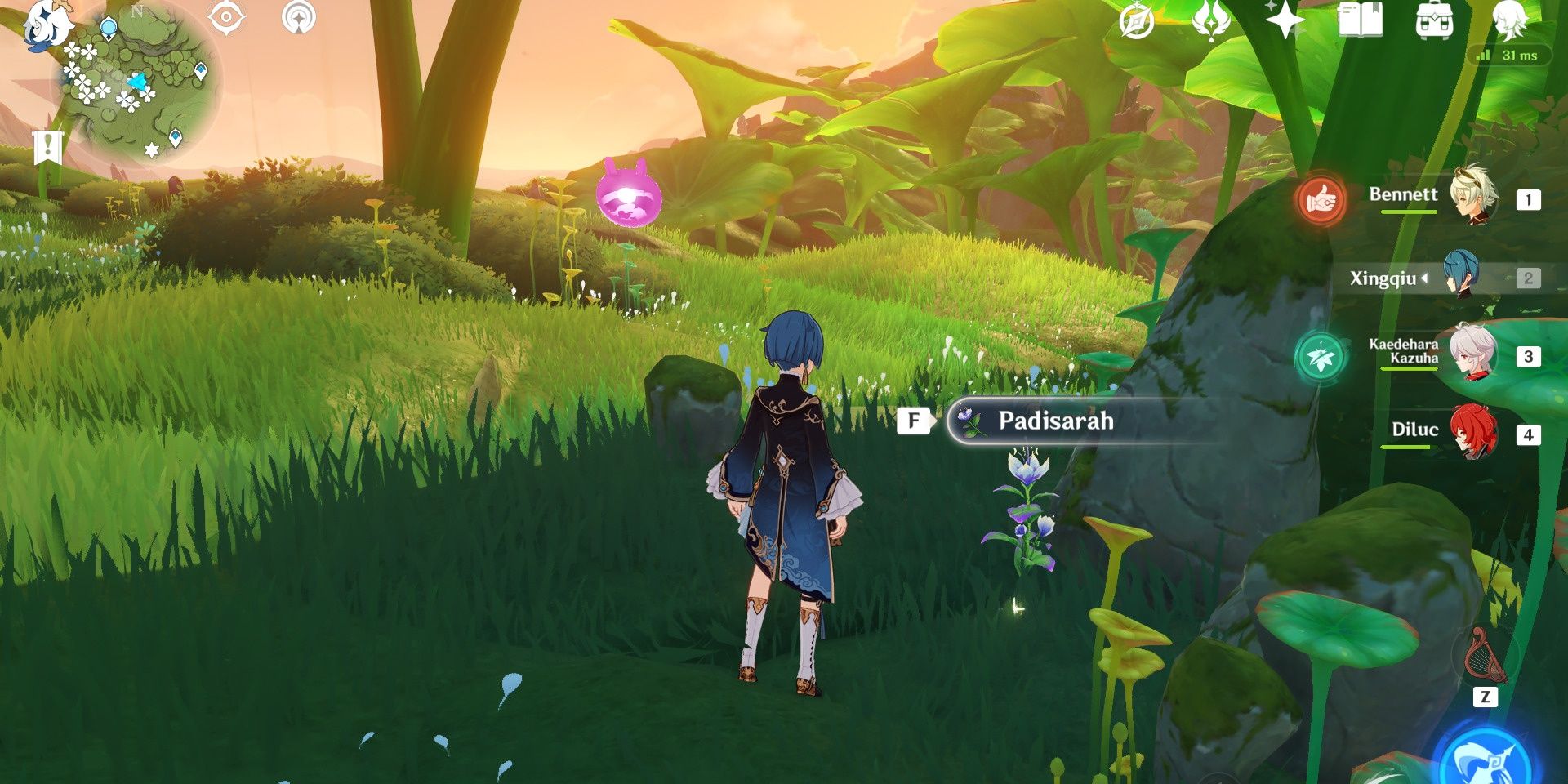Open the character head icon at top right
This screenshot has width=1568, height=784.
[x=1510, y=20]
